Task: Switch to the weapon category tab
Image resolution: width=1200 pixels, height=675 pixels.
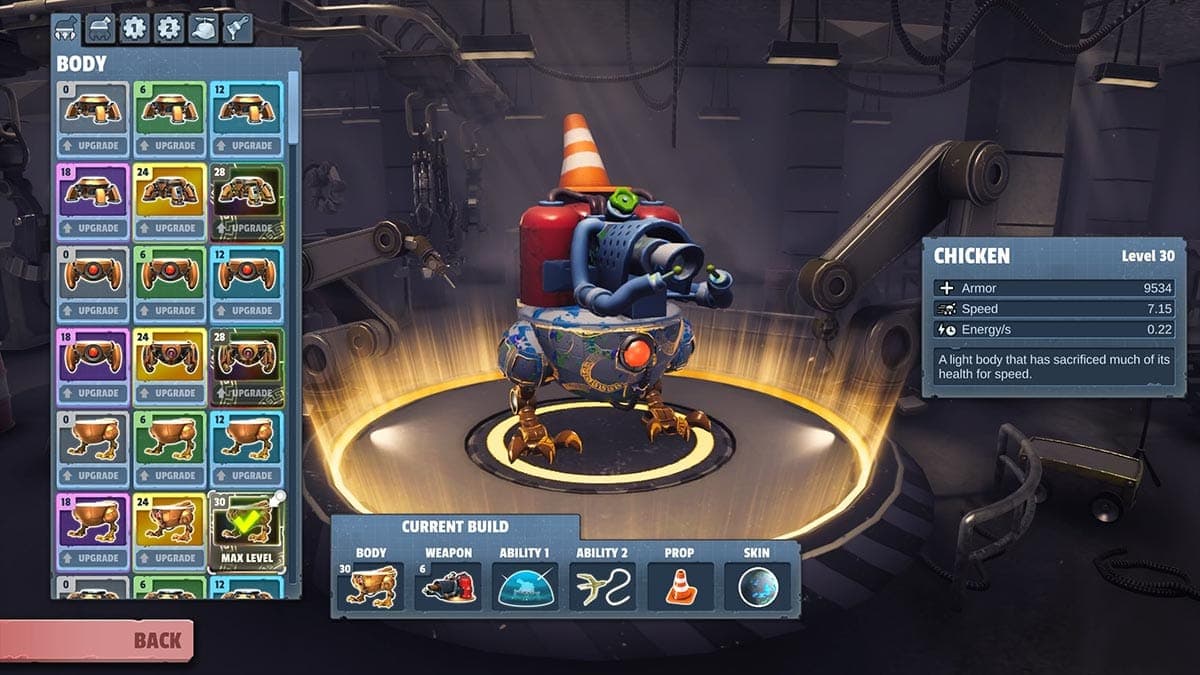Action: (100, 27)
